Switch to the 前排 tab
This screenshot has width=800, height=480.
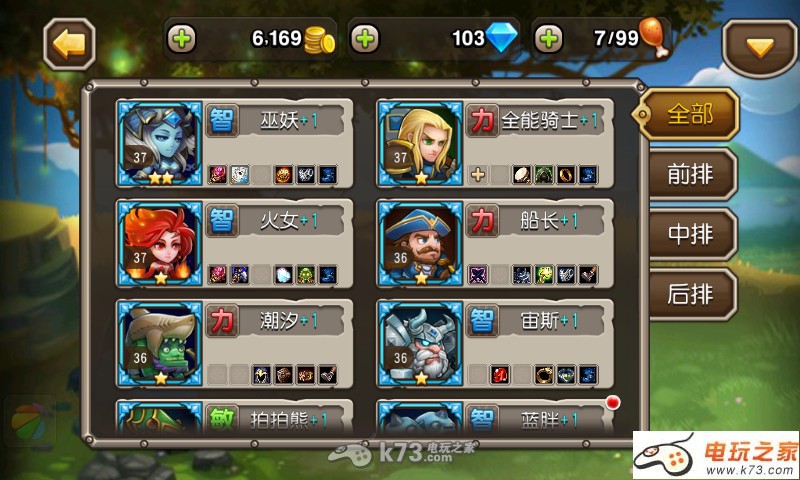point(690,173)
